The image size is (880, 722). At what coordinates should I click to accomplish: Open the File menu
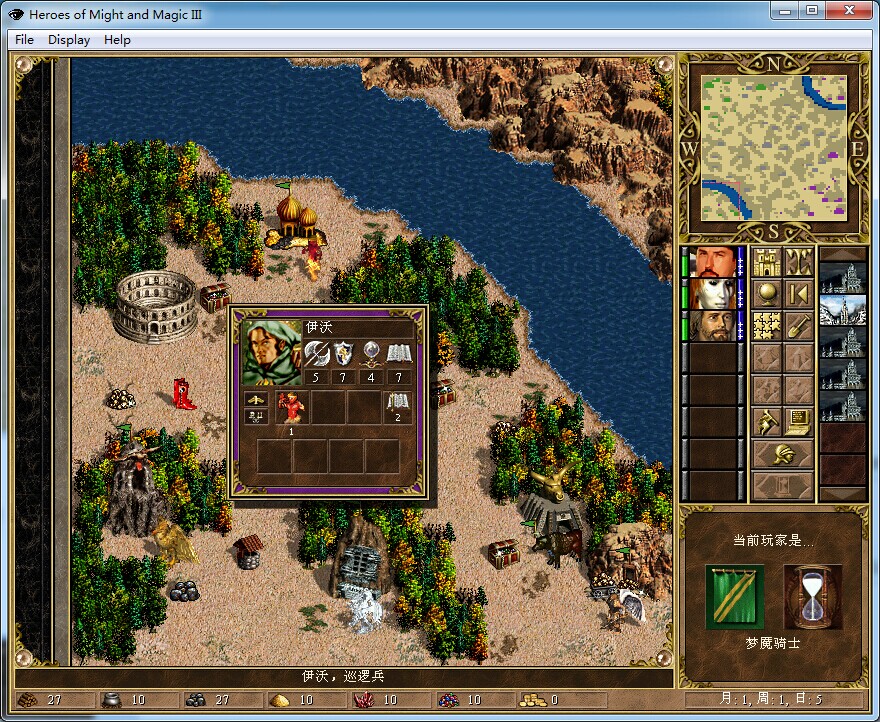pos(24,40)
